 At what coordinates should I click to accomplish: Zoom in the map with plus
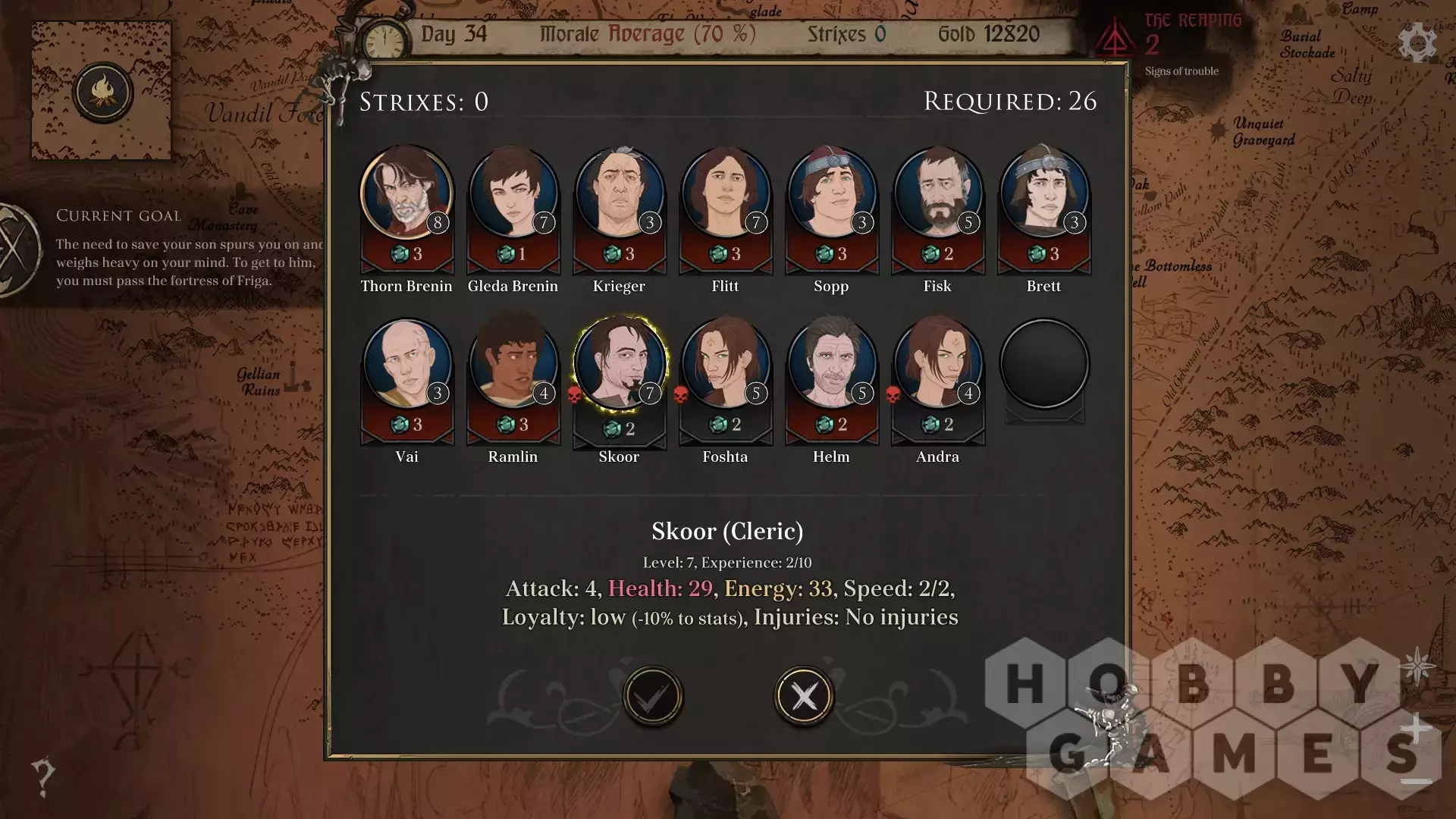coord(1415,730)
